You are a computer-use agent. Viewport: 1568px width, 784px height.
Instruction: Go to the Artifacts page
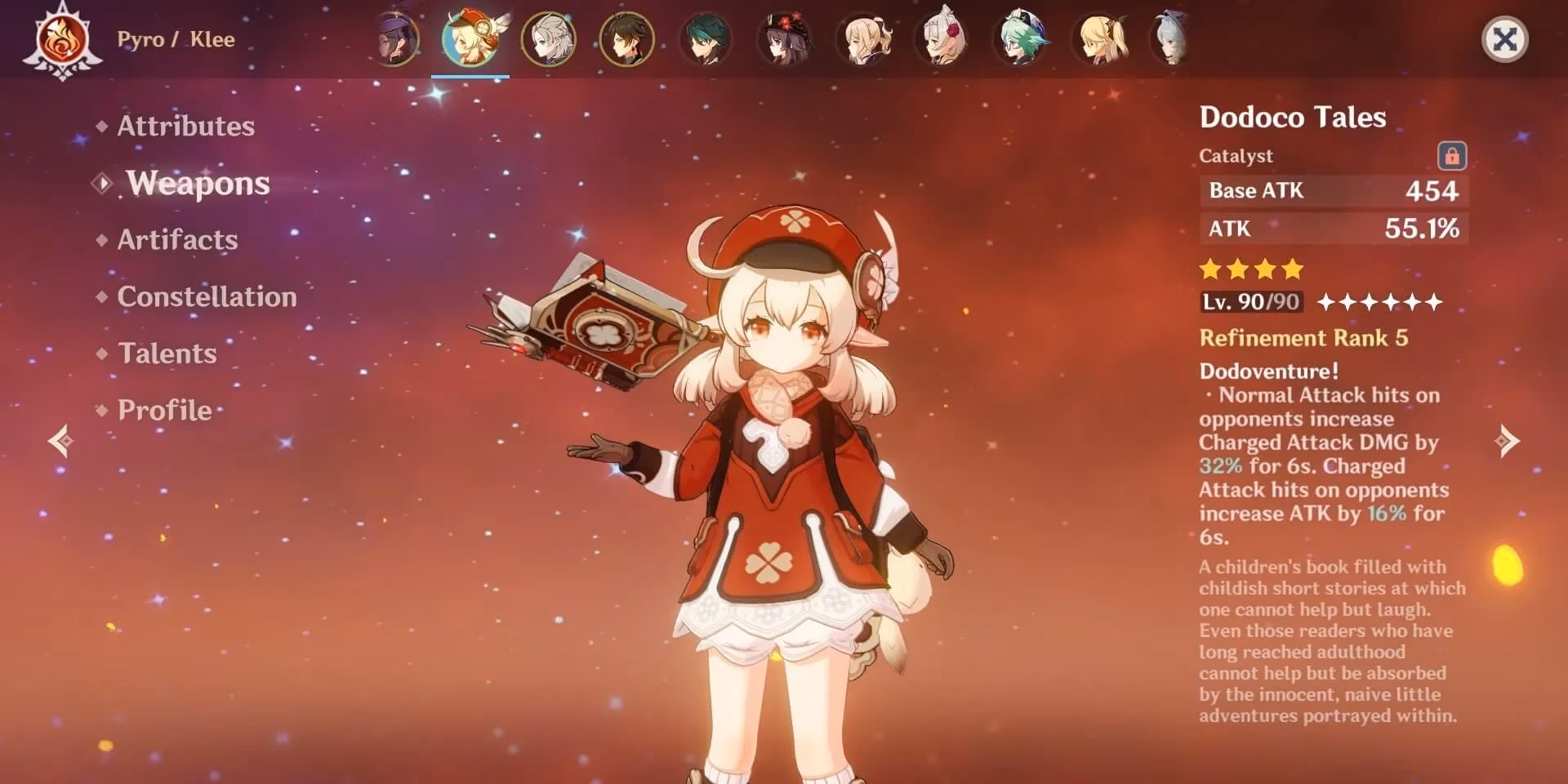[x=177, y=240]
